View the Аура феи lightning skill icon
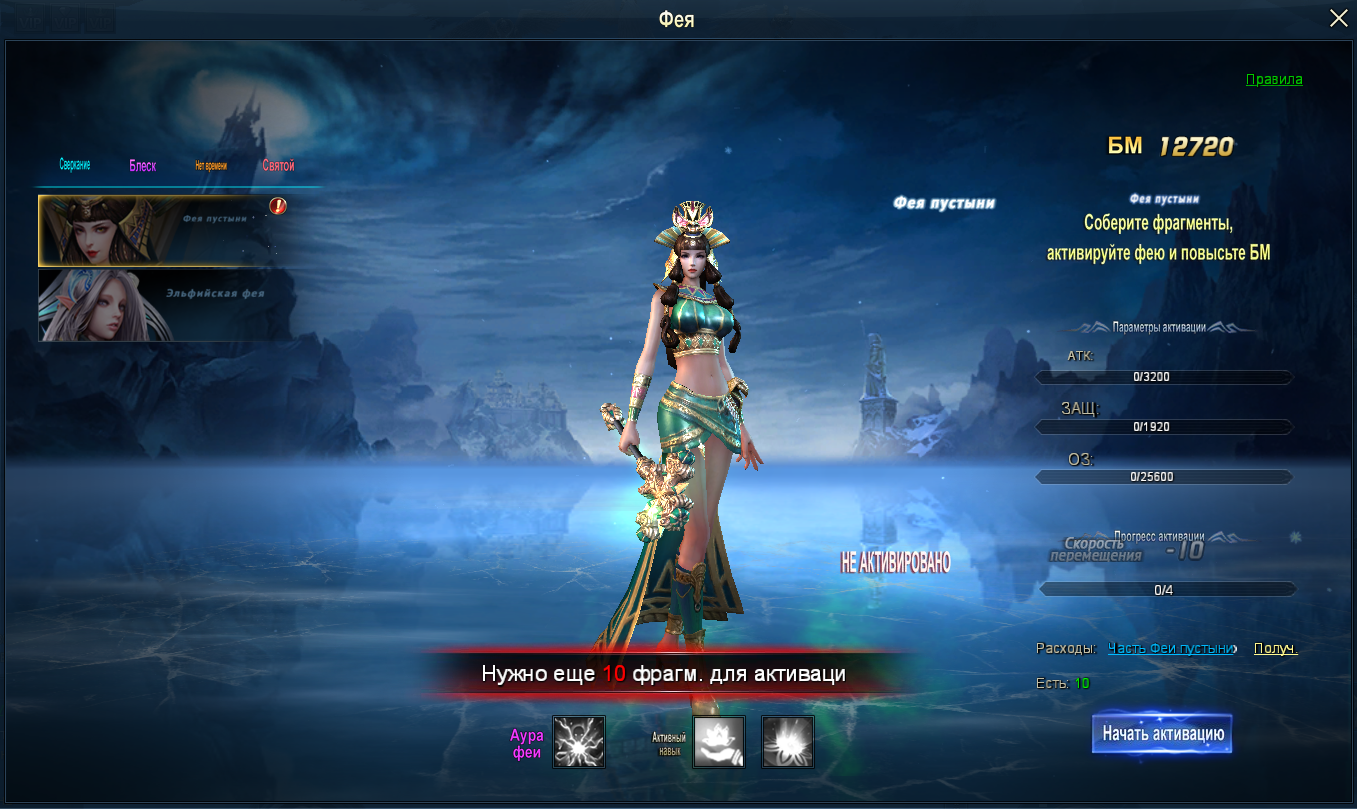1357x809 pixels. (579, 742)
